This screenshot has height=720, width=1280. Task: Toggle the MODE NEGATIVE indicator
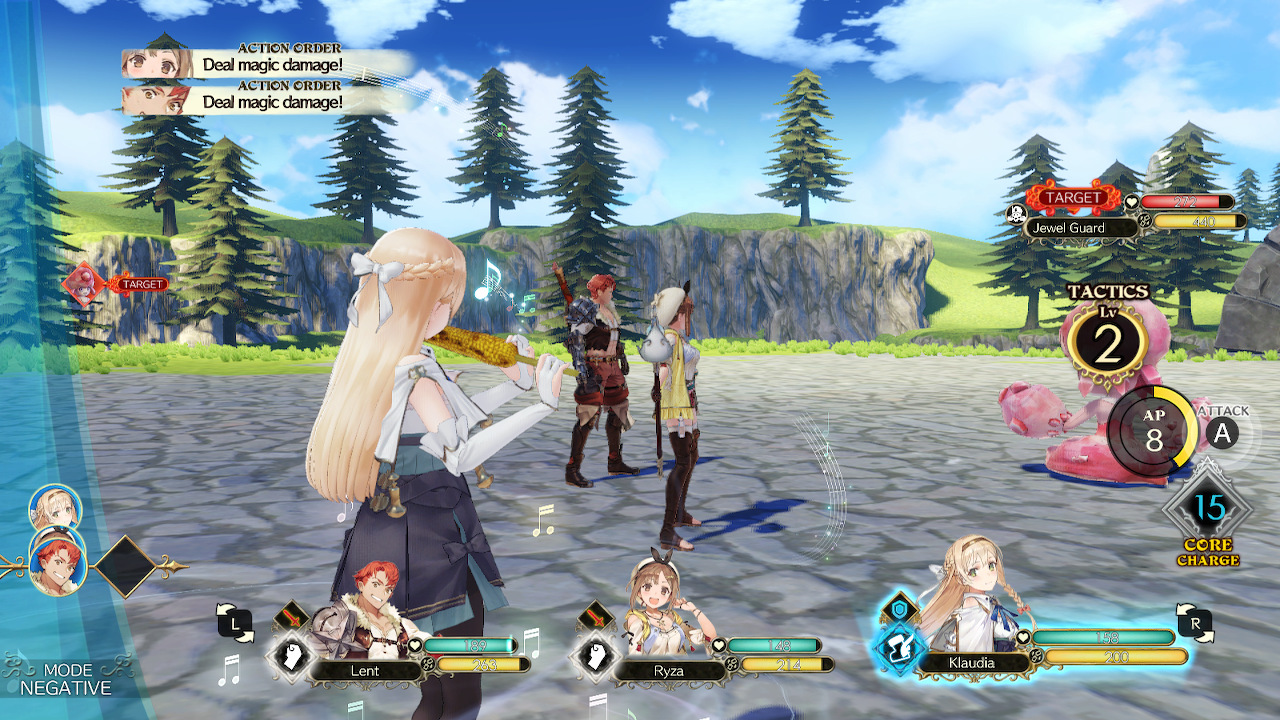click(x=70, y=678)
